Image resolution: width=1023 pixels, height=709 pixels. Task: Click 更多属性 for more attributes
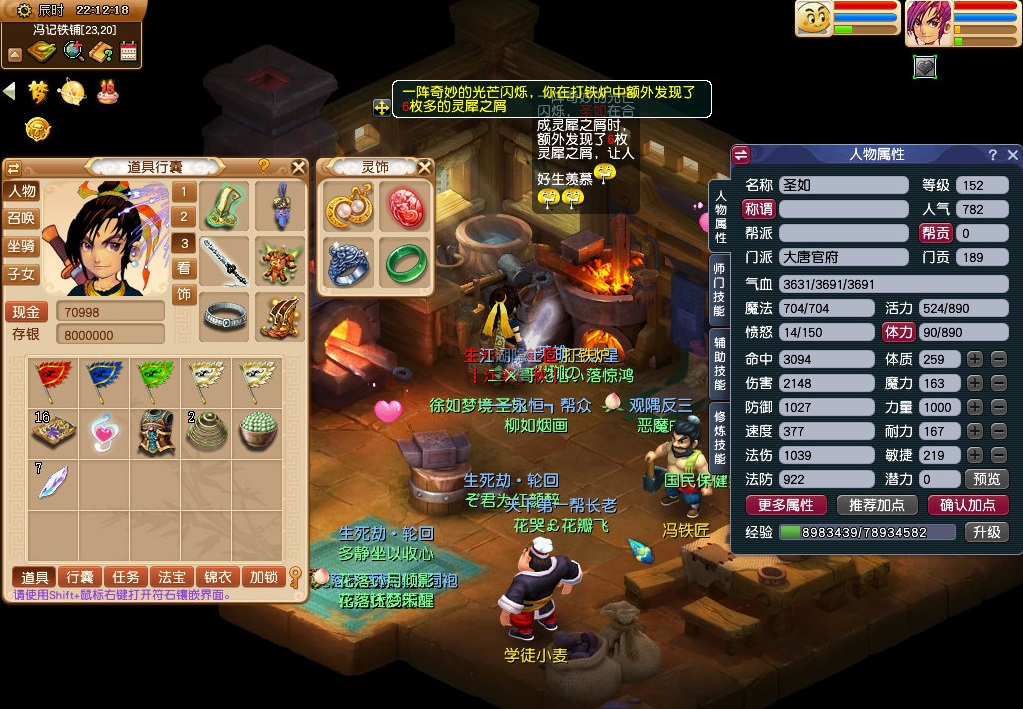coord(786,505)
